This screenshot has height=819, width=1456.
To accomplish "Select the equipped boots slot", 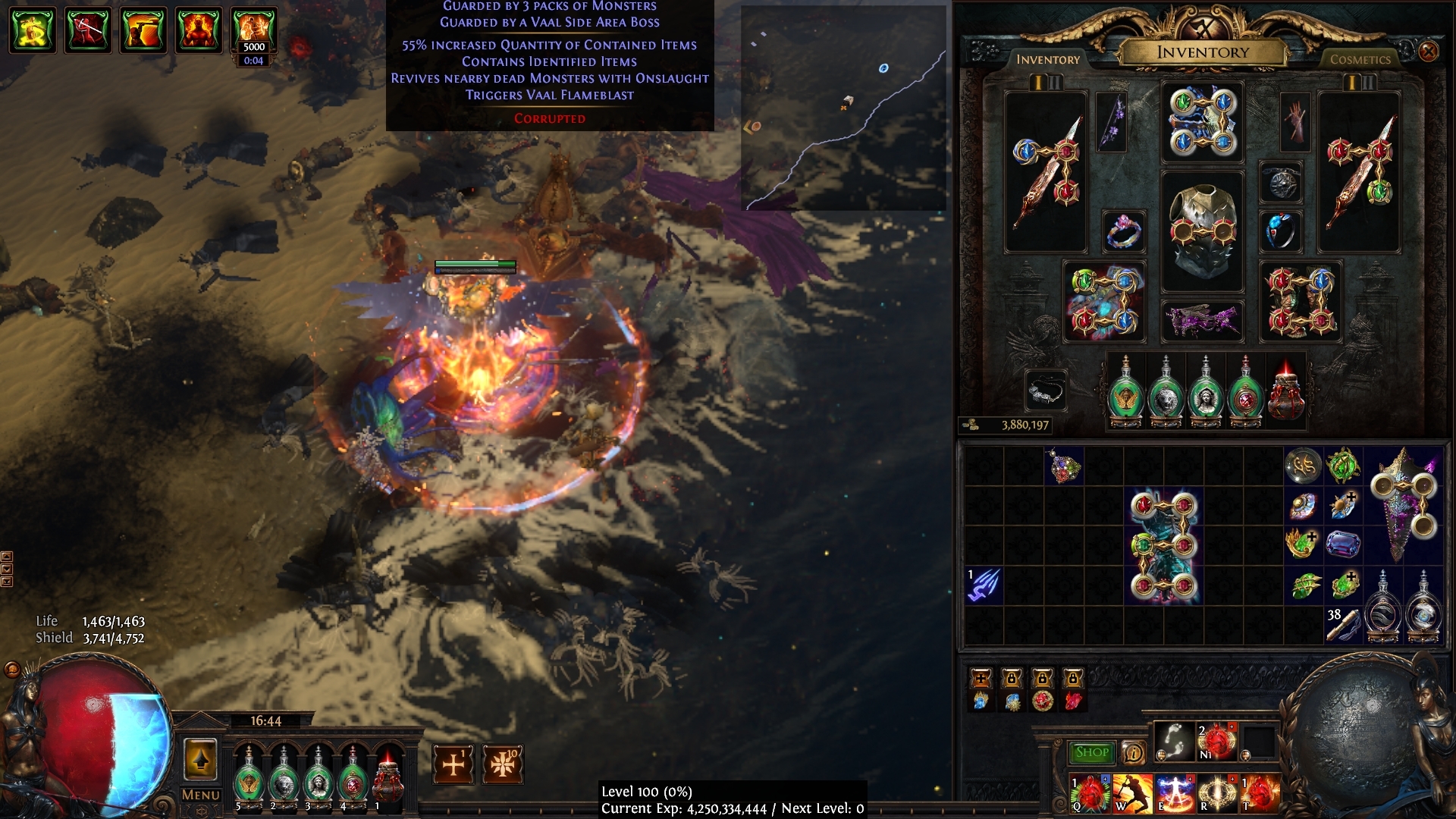I will [1300, 302].
